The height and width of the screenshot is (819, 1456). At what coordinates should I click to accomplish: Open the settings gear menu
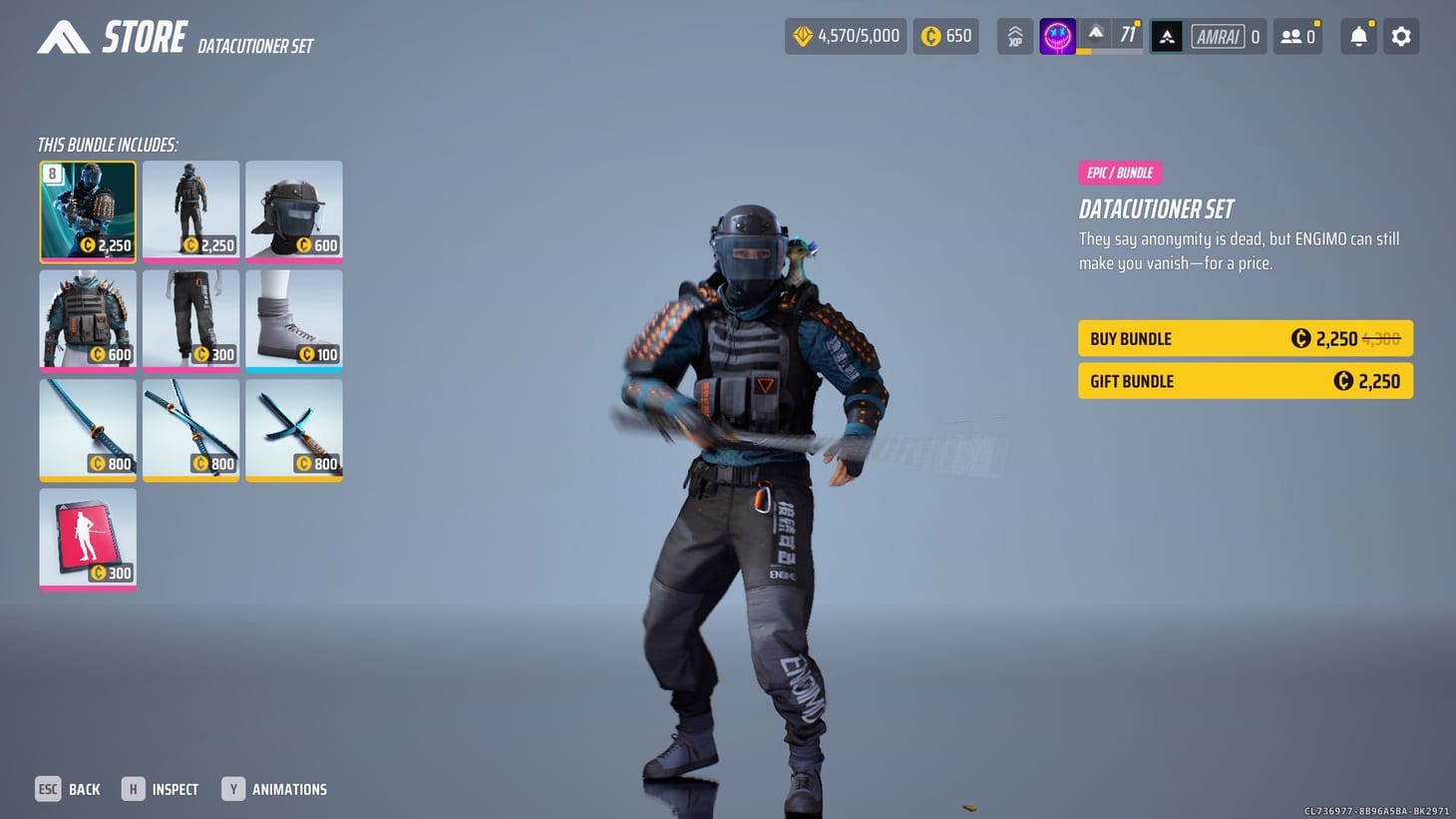point(1401,36)
